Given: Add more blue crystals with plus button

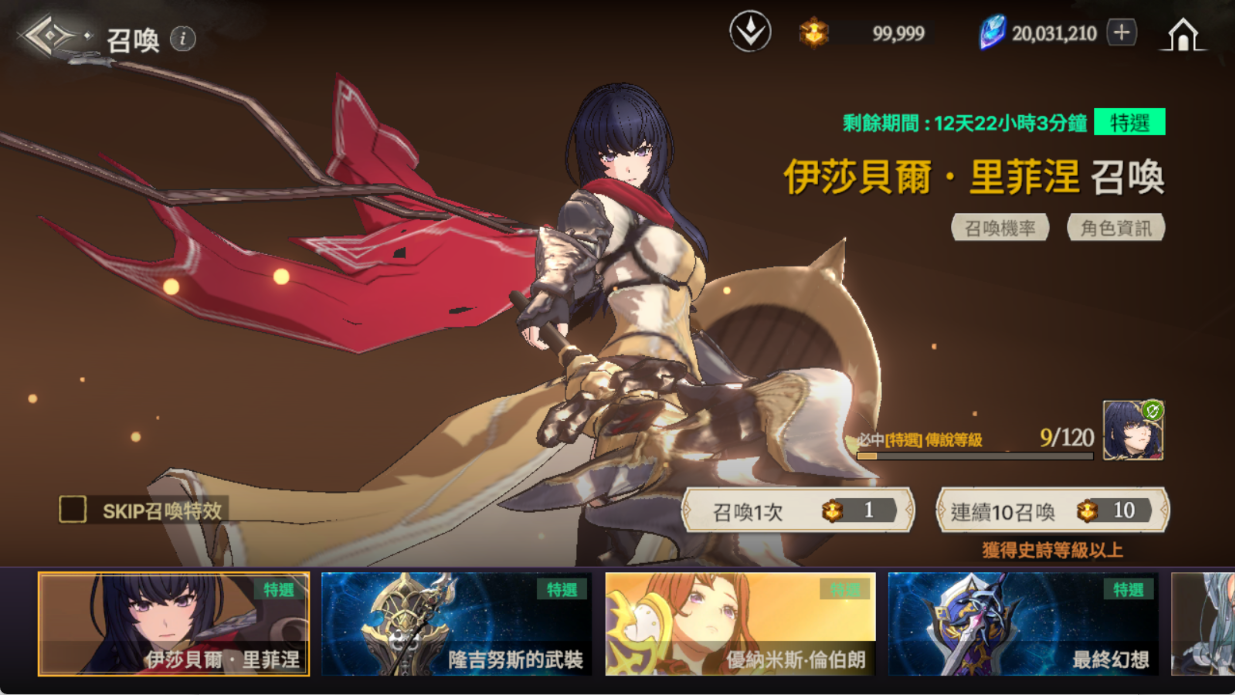Looking at the screenshot, I should [1121, 33].
